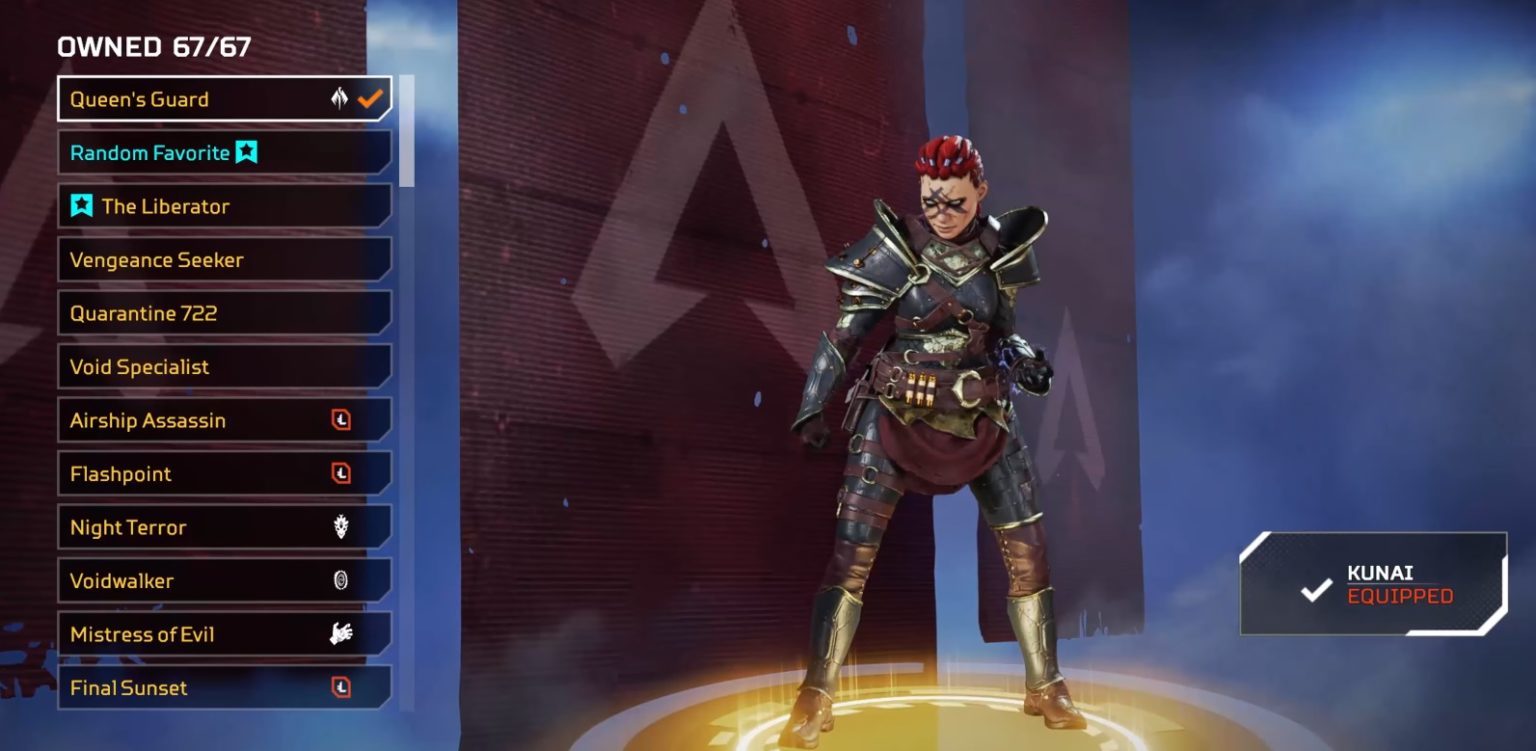
Task: Click the portal icon beside Voidwalker
Action: (340, 581)
